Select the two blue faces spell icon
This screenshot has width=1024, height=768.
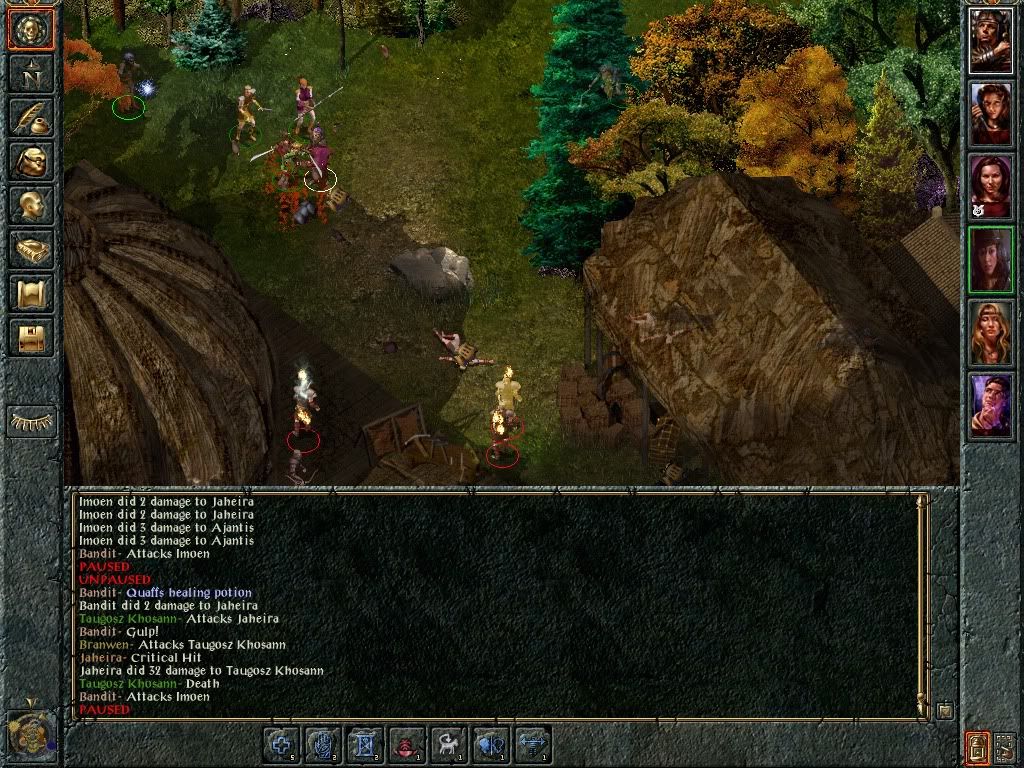click(x=491, y=745)
